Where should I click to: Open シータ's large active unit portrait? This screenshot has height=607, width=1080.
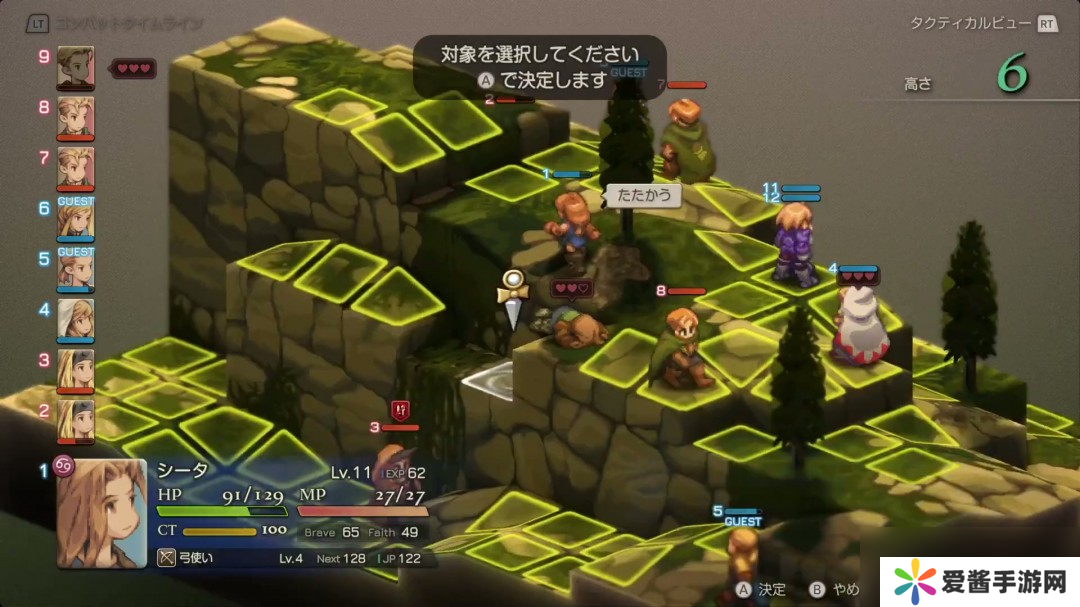[x=101, y=513]
